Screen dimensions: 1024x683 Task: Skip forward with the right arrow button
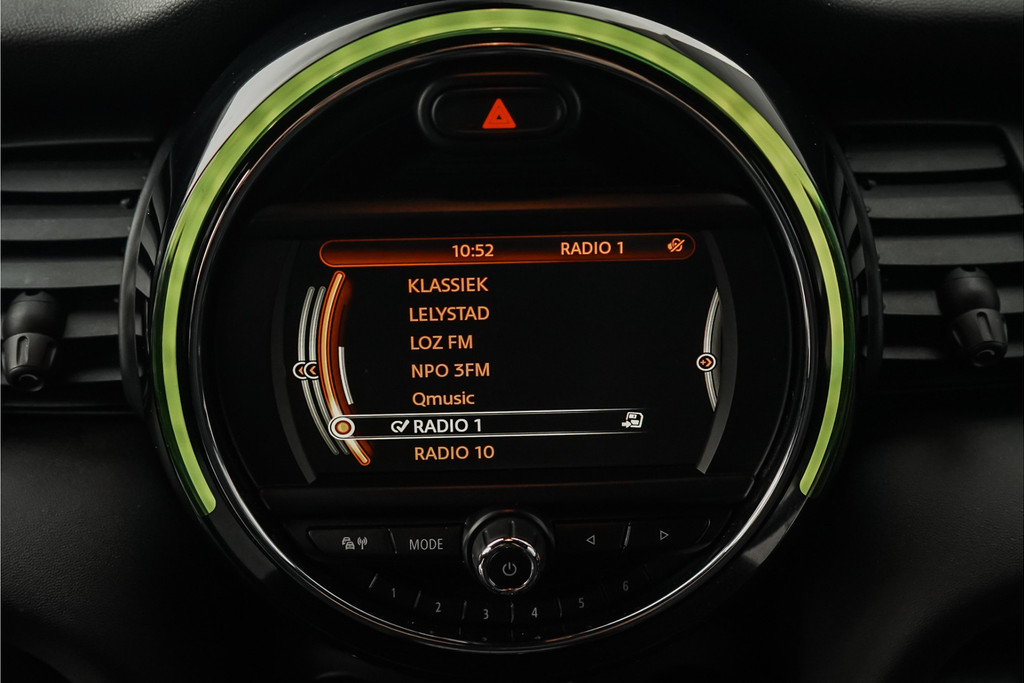pos(663,535)
